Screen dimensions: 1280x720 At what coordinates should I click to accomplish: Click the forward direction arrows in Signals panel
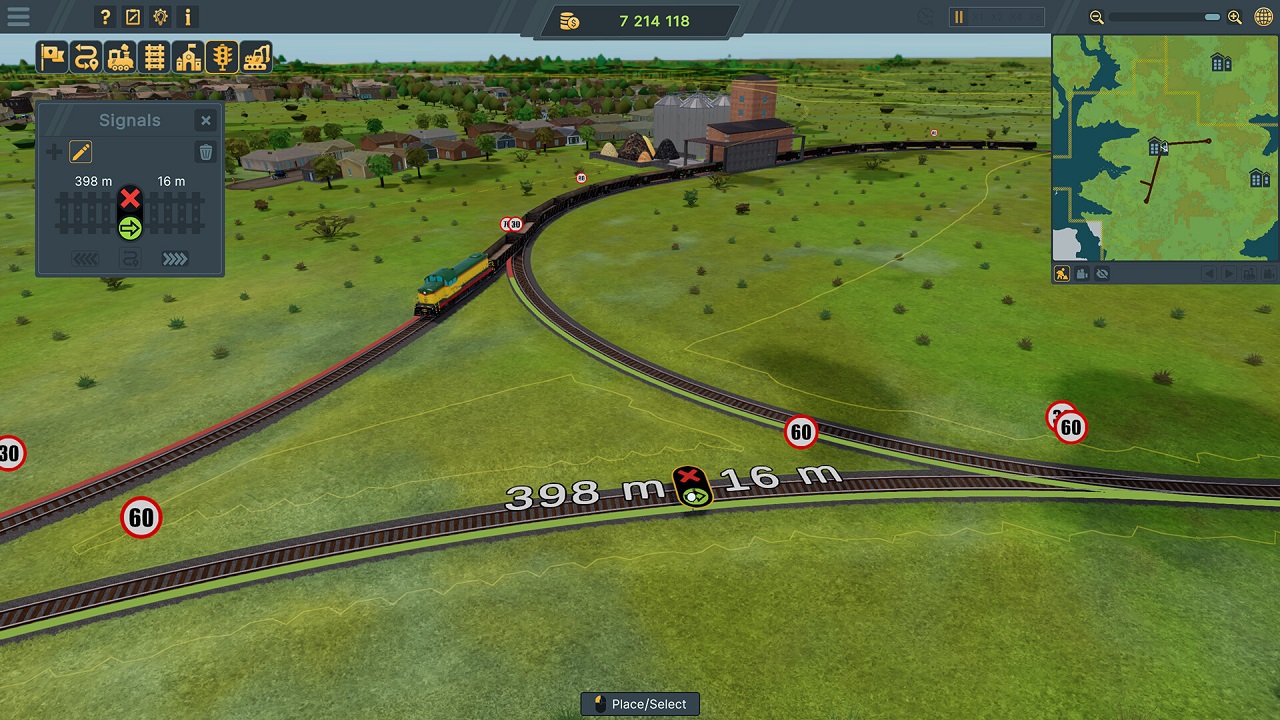174,258
